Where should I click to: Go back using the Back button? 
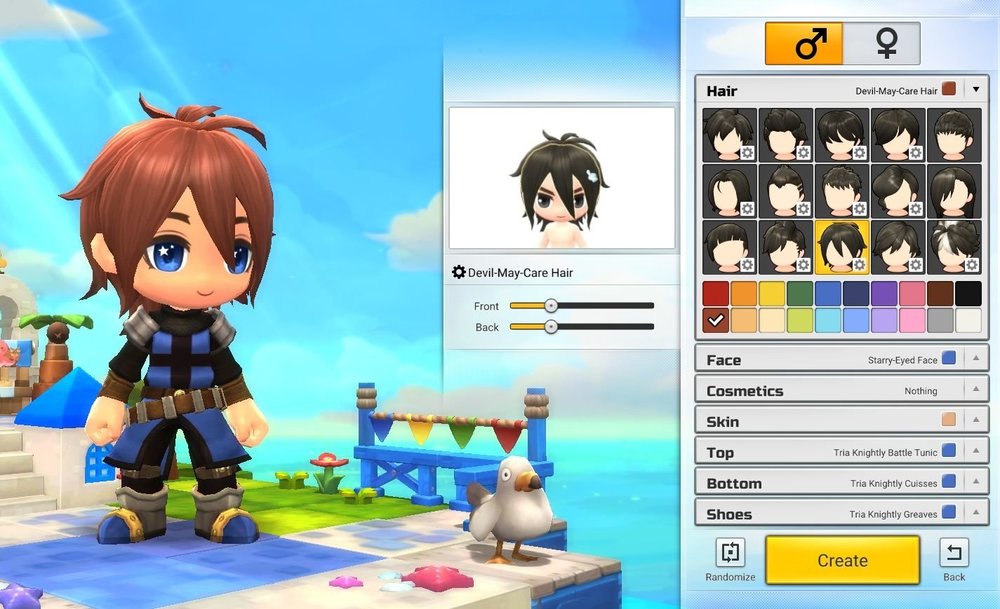pyautogui.click(x=954, y=558)
